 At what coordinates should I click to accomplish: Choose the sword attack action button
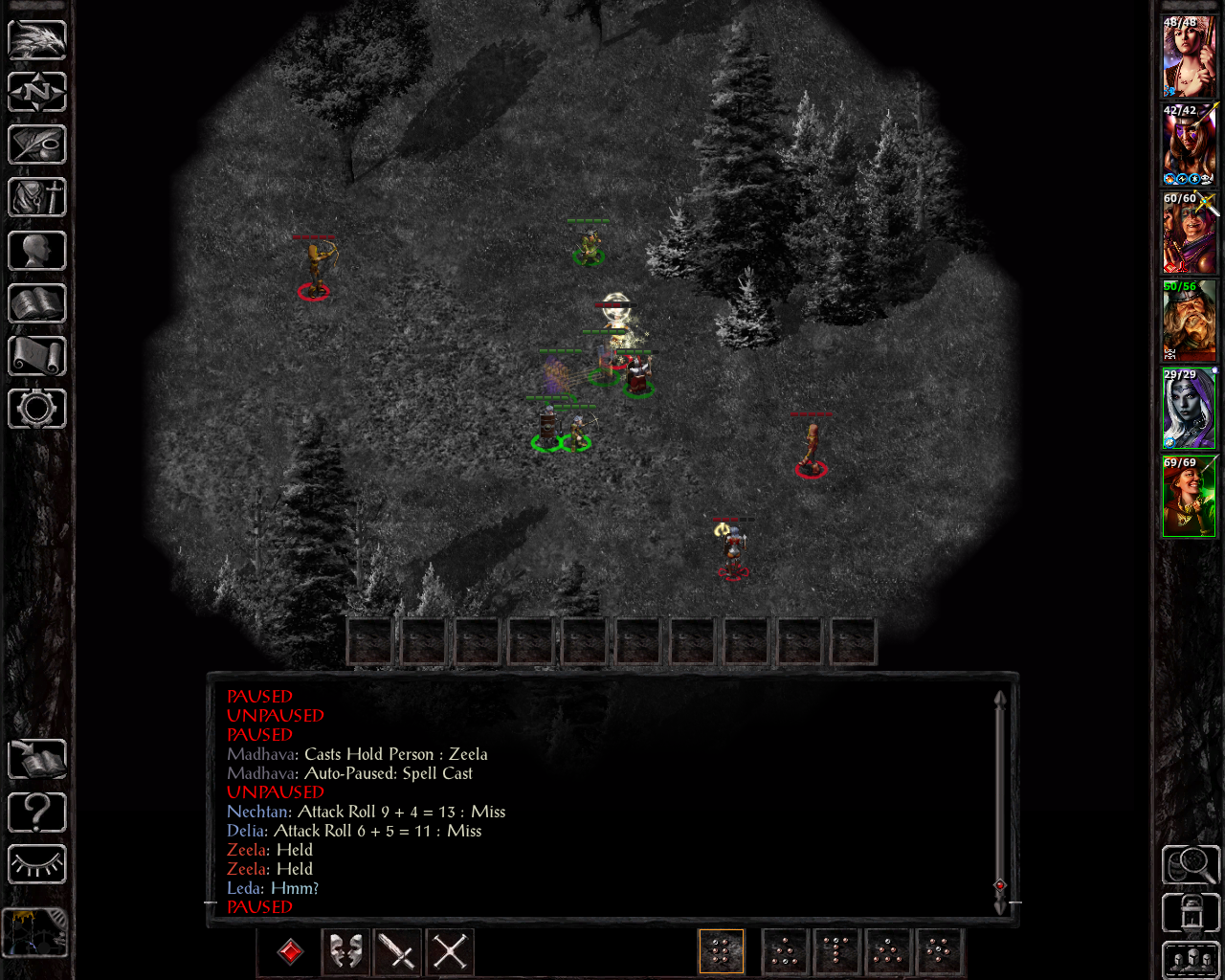pyautogui.click(x=397, y=952)
